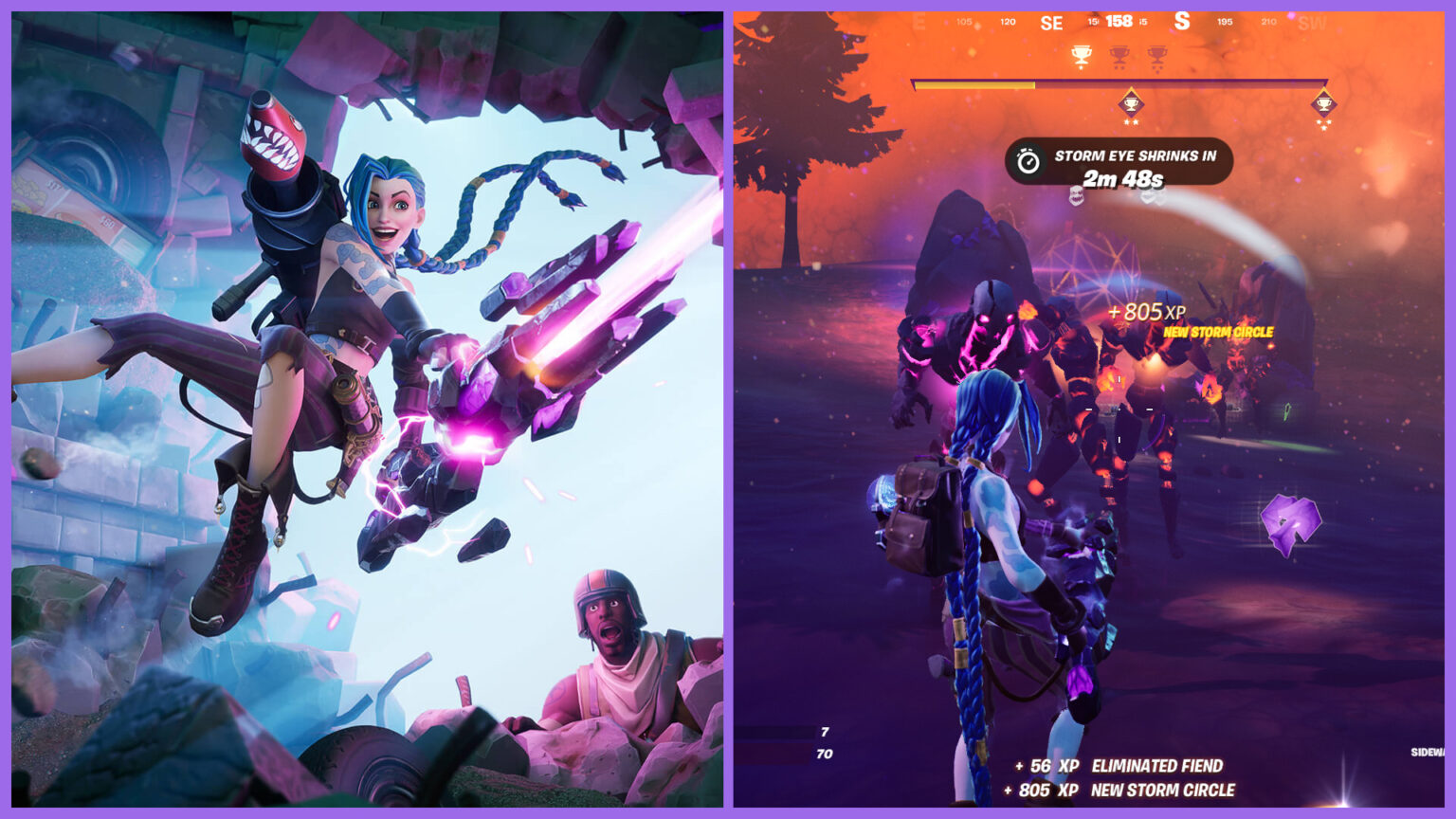Click the final trophy milestone at bar's end
The image size is (1456, 819).
[1323, 104]
